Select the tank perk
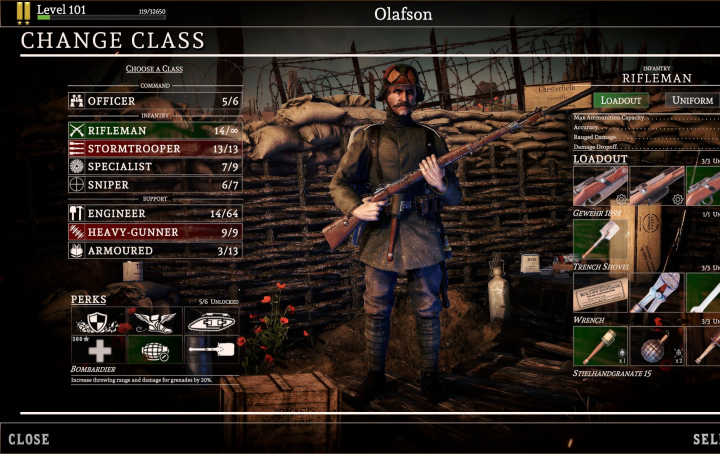Screen dimensions: 720x454 [x=211, y=320]
